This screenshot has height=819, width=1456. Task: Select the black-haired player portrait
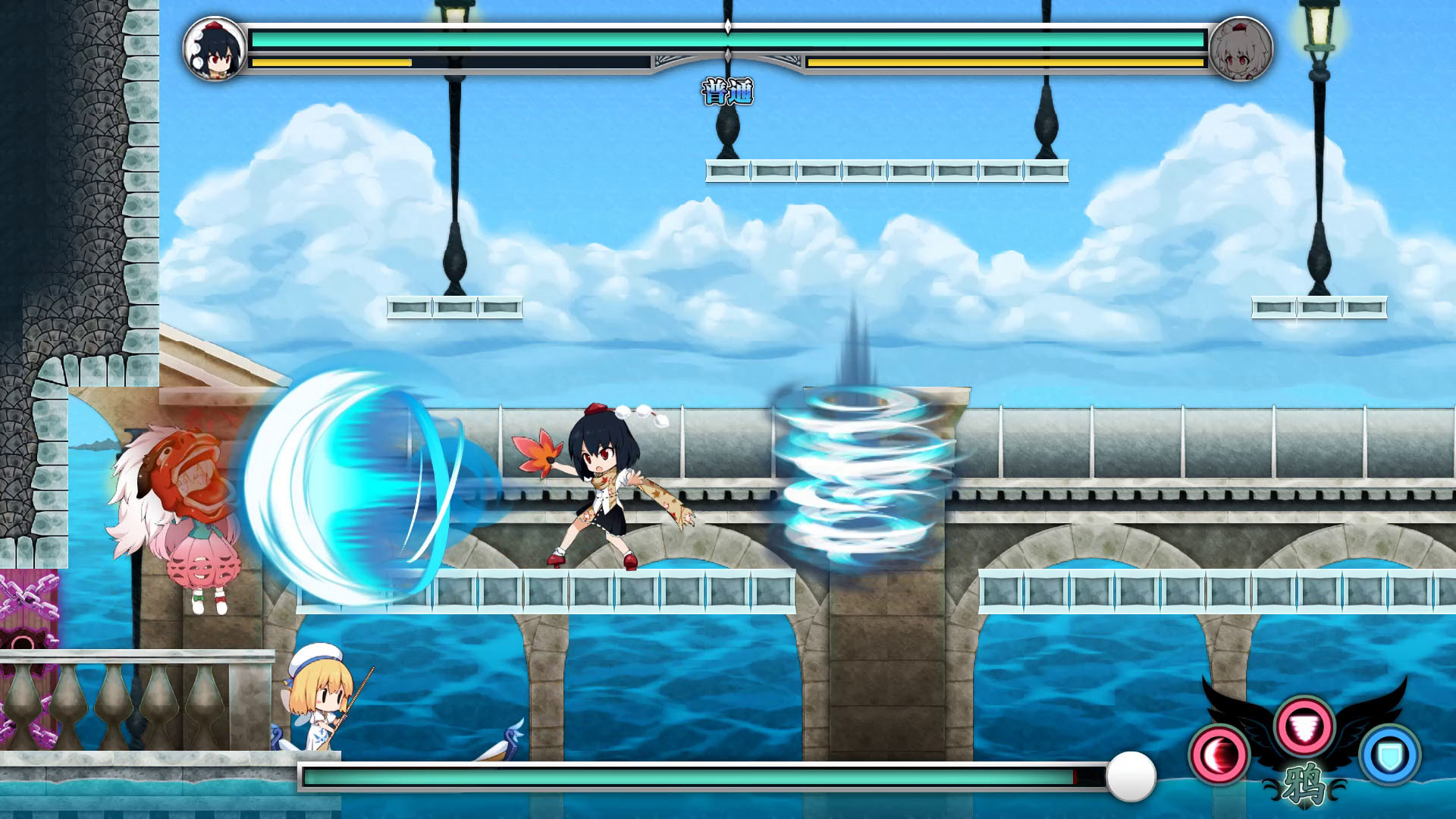[215, 49]
